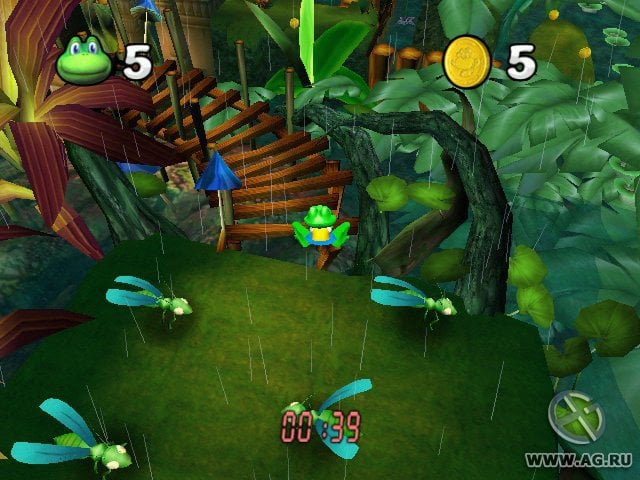The image size is (640, 480).
Task: Click the frog head lives icon
Action: (87, 62)
